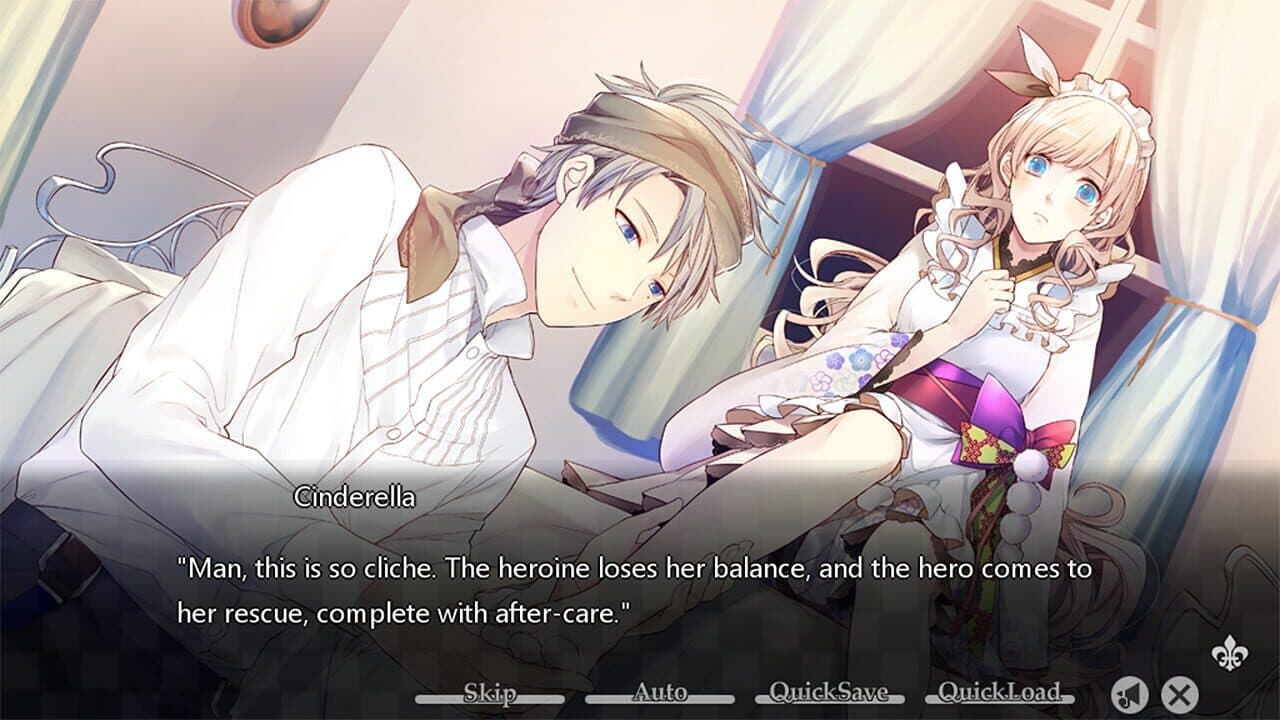Turn on automatic text advance
Viewport: 1280px width, 720px height.
(660, 691)
